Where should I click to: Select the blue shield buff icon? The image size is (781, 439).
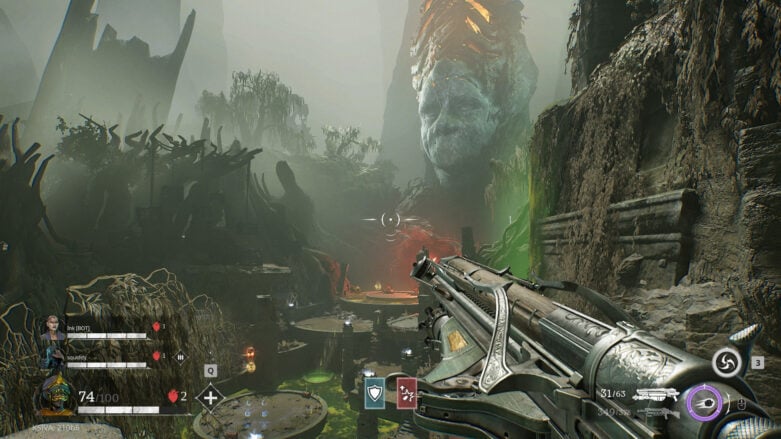point(373,393)
